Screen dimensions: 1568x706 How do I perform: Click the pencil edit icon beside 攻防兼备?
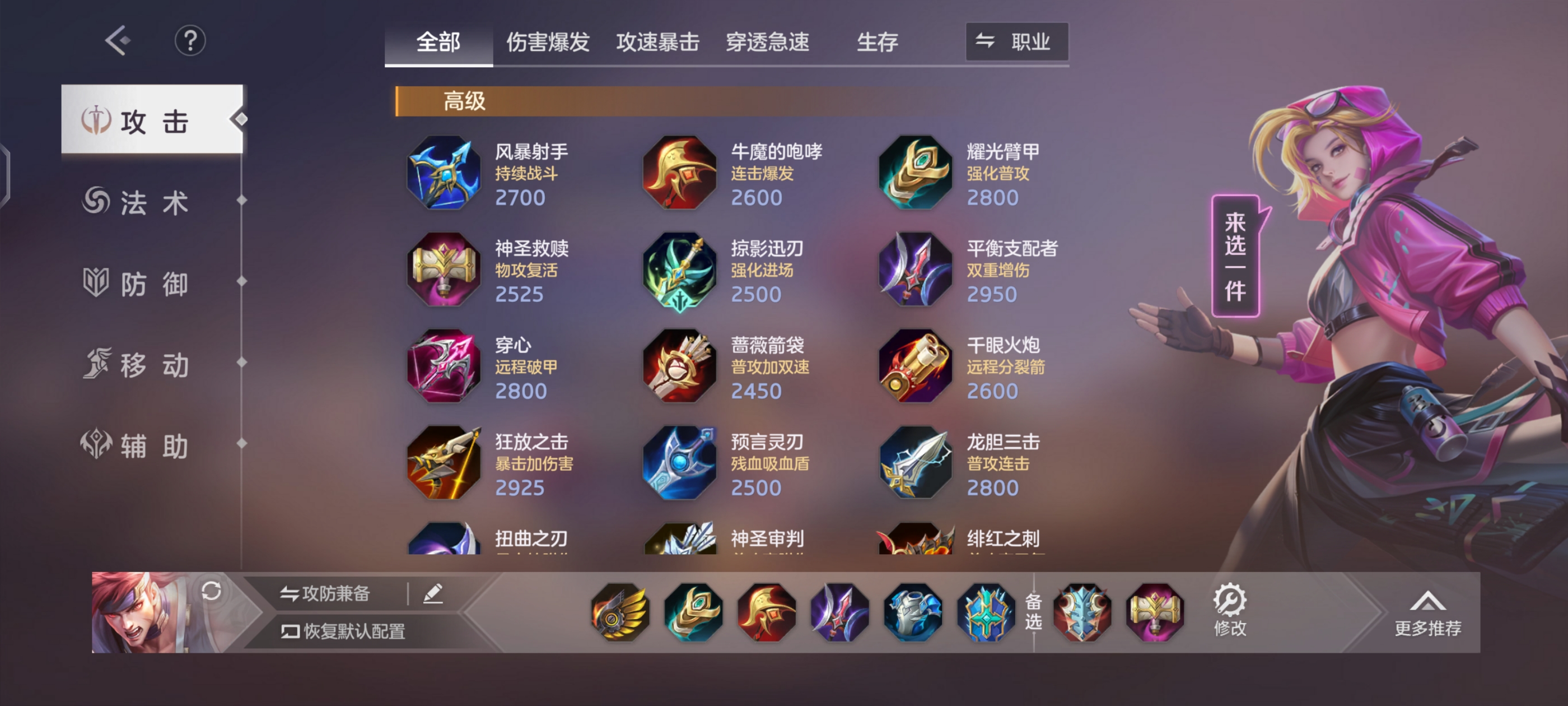click(431, 592)
